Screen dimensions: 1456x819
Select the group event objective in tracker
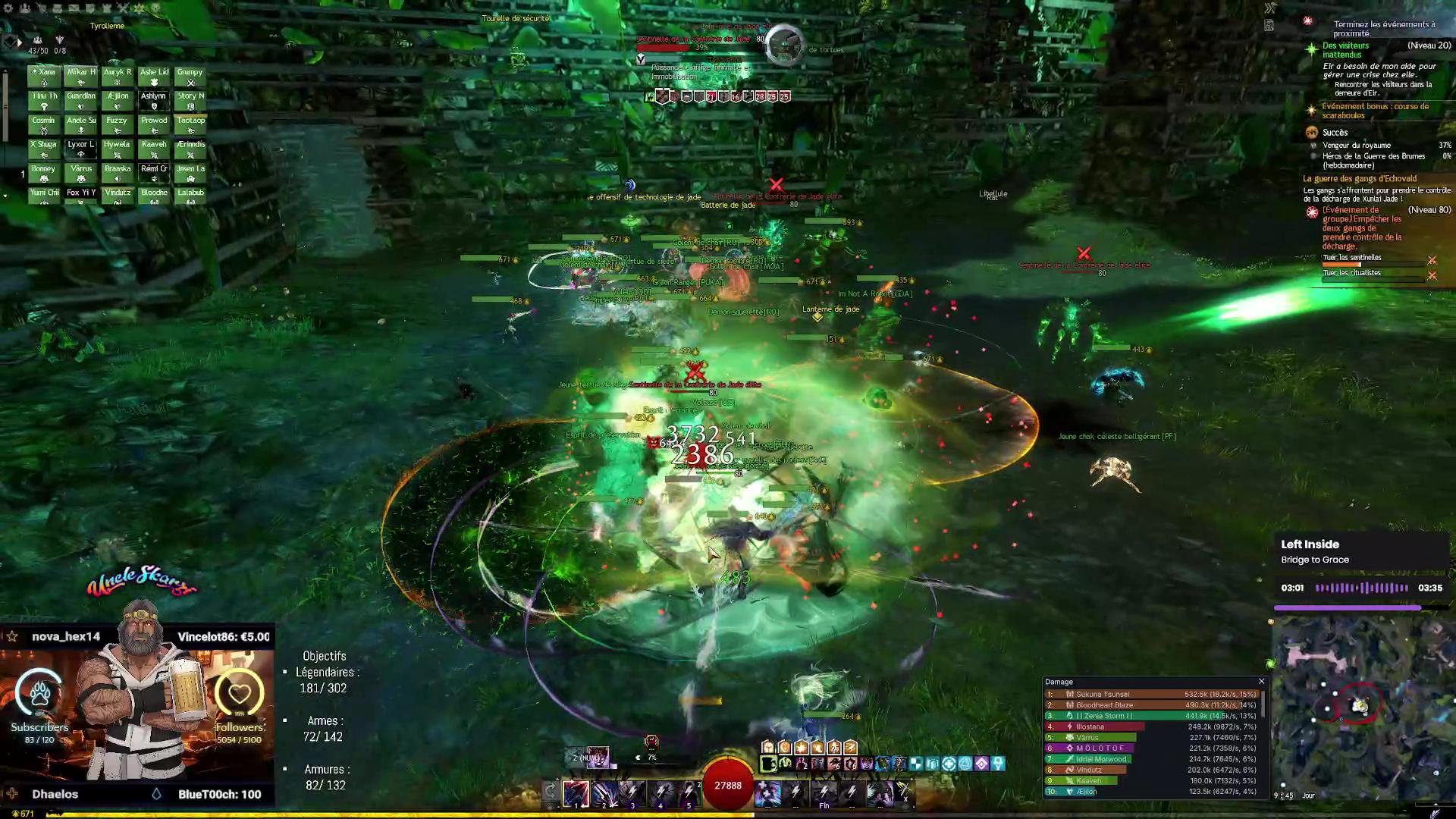point(1361,227)
